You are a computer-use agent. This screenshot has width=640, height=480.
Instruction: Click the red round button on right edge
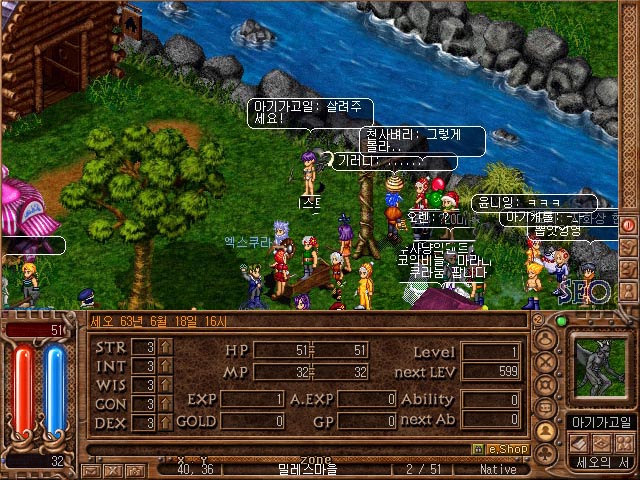tap(628, 225)
